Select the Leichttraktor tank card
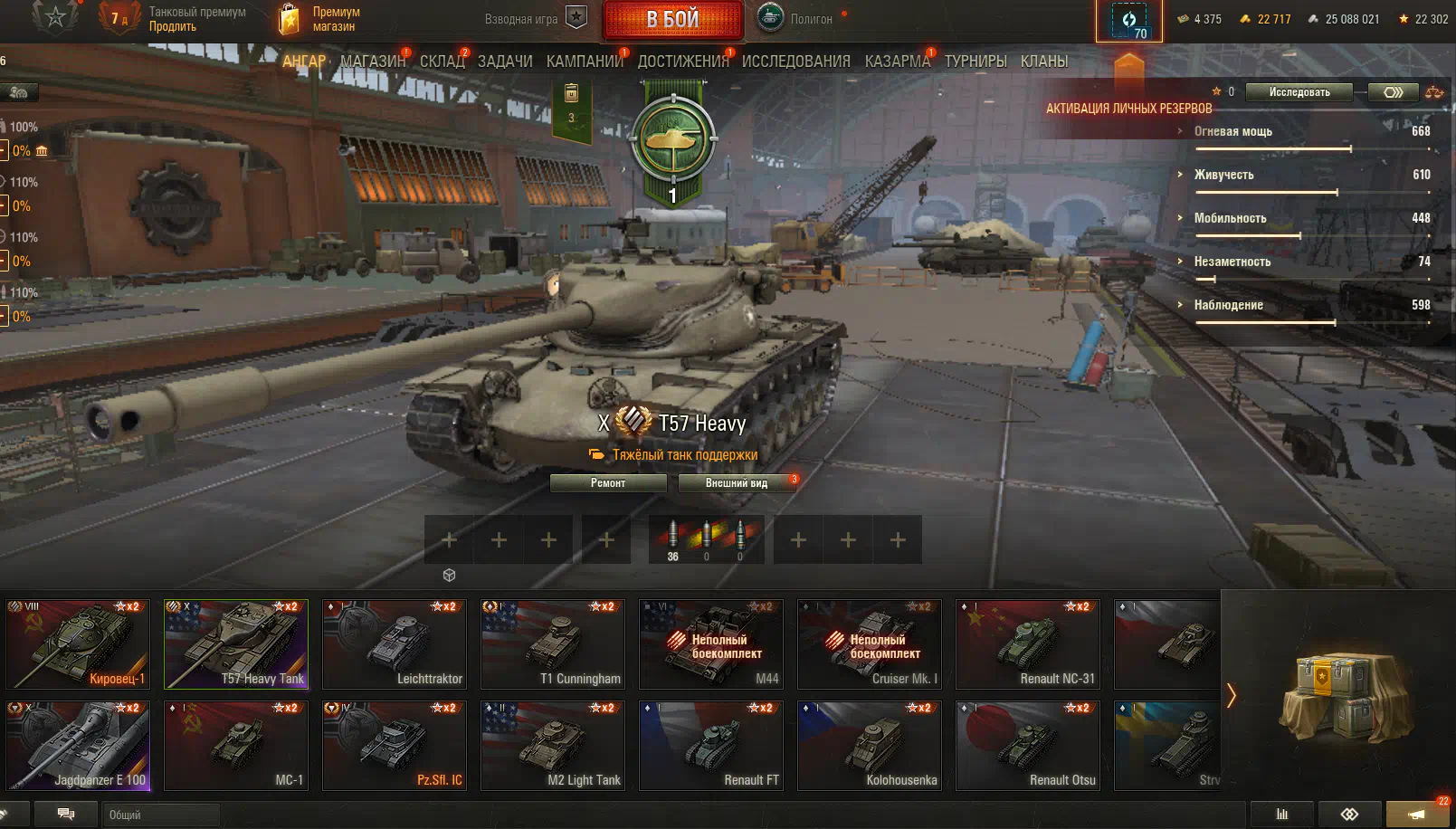 point(395,644)
